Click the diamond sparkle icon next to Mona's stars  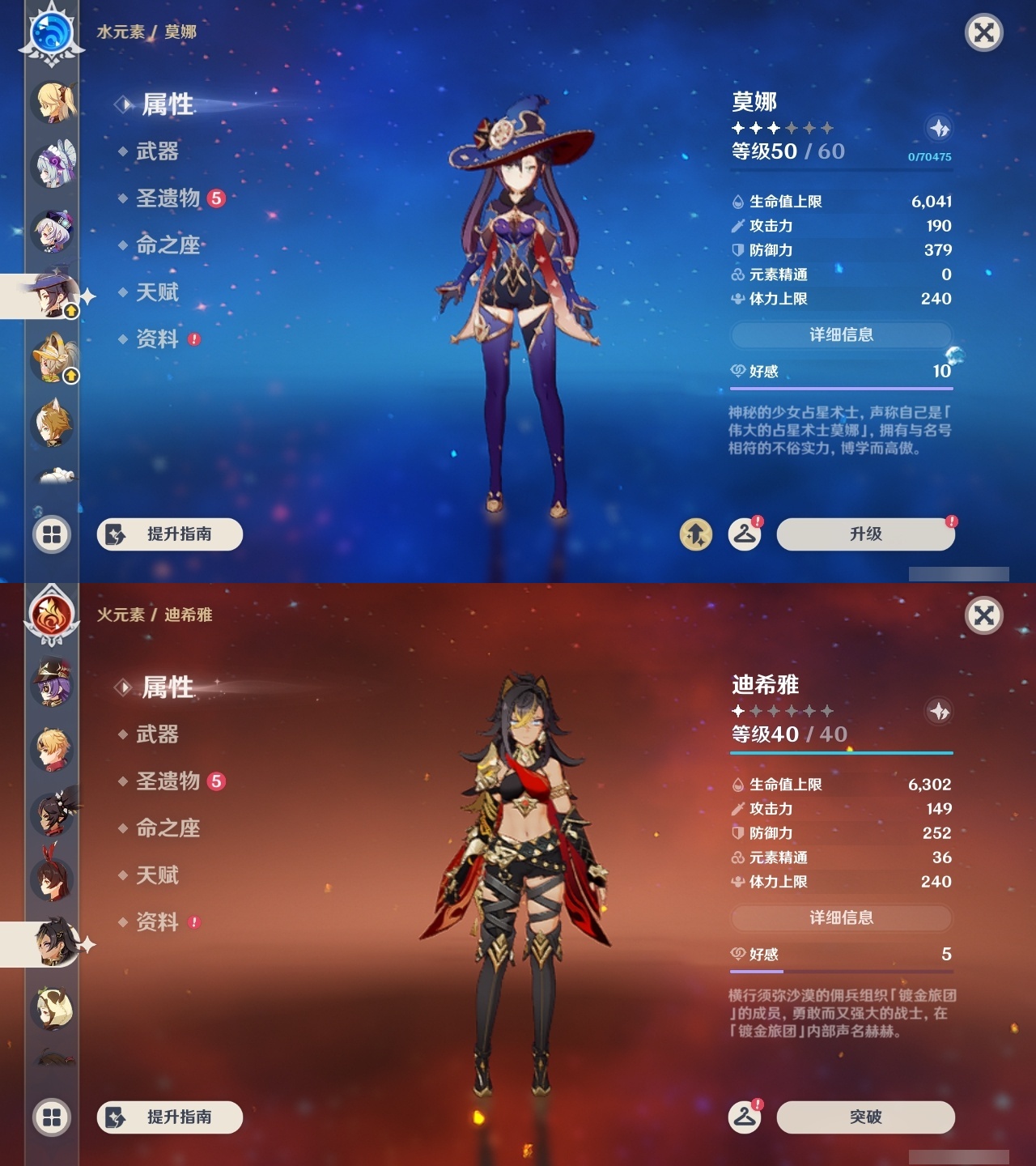tap(939, 128)
